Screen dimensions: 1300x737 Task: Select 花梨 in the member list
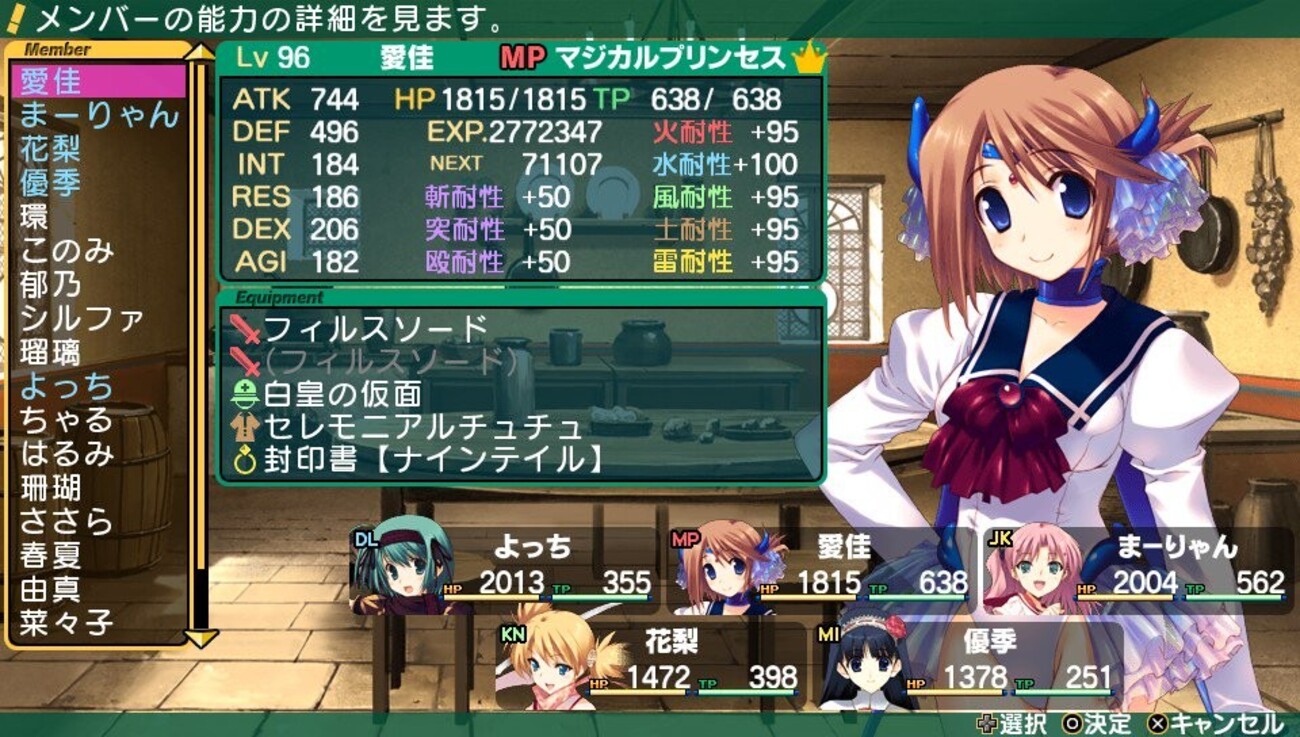[x=52, y=149]
